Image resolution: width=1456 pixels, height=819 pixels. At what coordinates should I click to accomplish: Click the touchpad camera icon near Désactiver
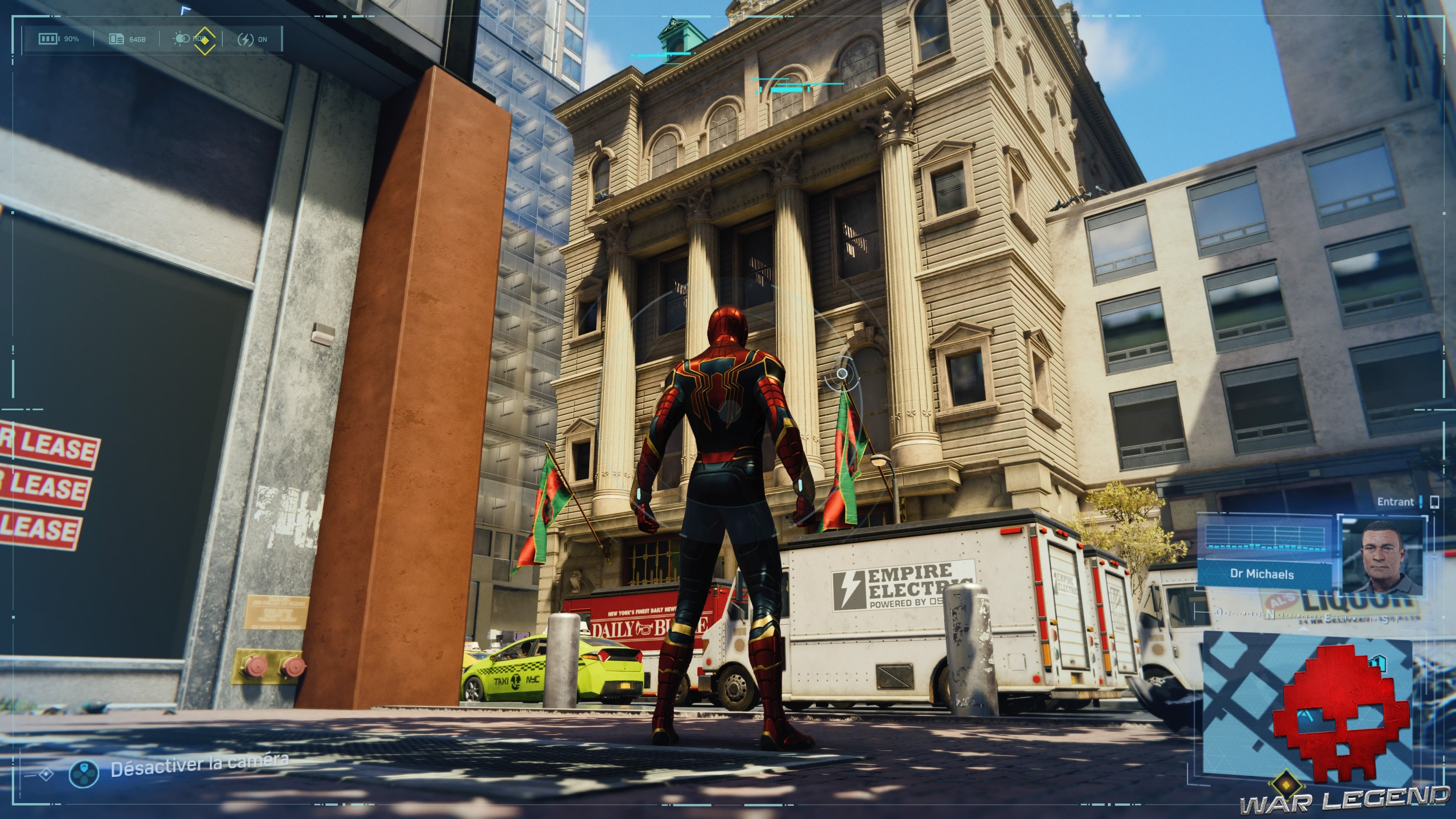tap(84, 775)
